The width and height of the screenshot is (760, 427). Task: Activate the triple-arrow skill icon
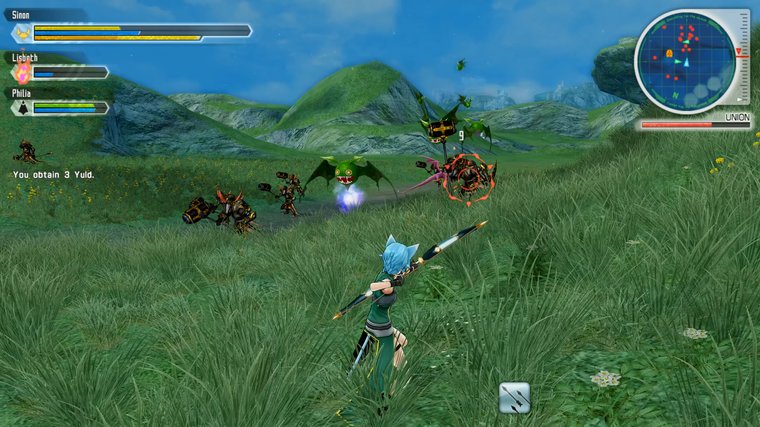pyautogui.click(x=514, y=397)
